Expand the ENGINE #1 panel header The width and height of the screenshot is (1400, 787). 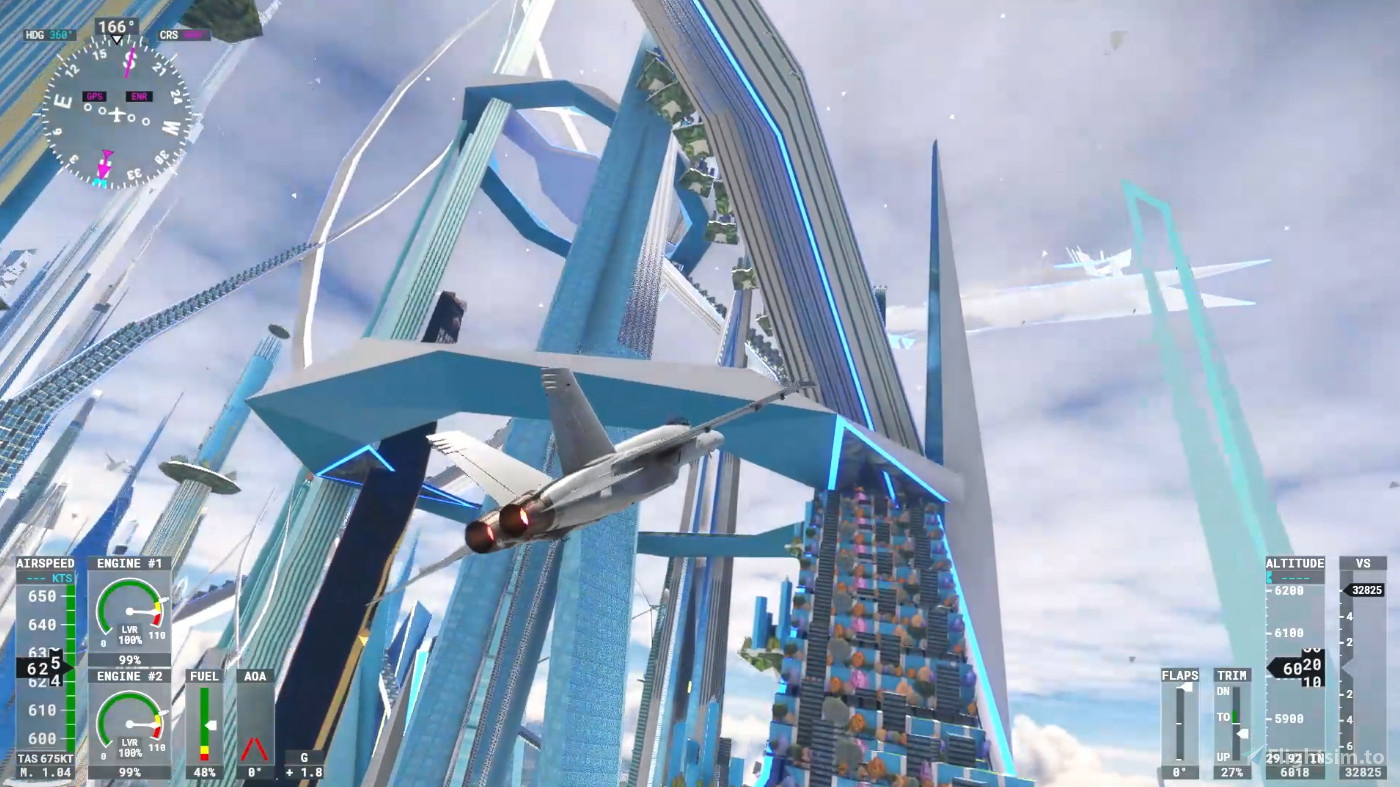pyautogui.click(x=129, y=563)
